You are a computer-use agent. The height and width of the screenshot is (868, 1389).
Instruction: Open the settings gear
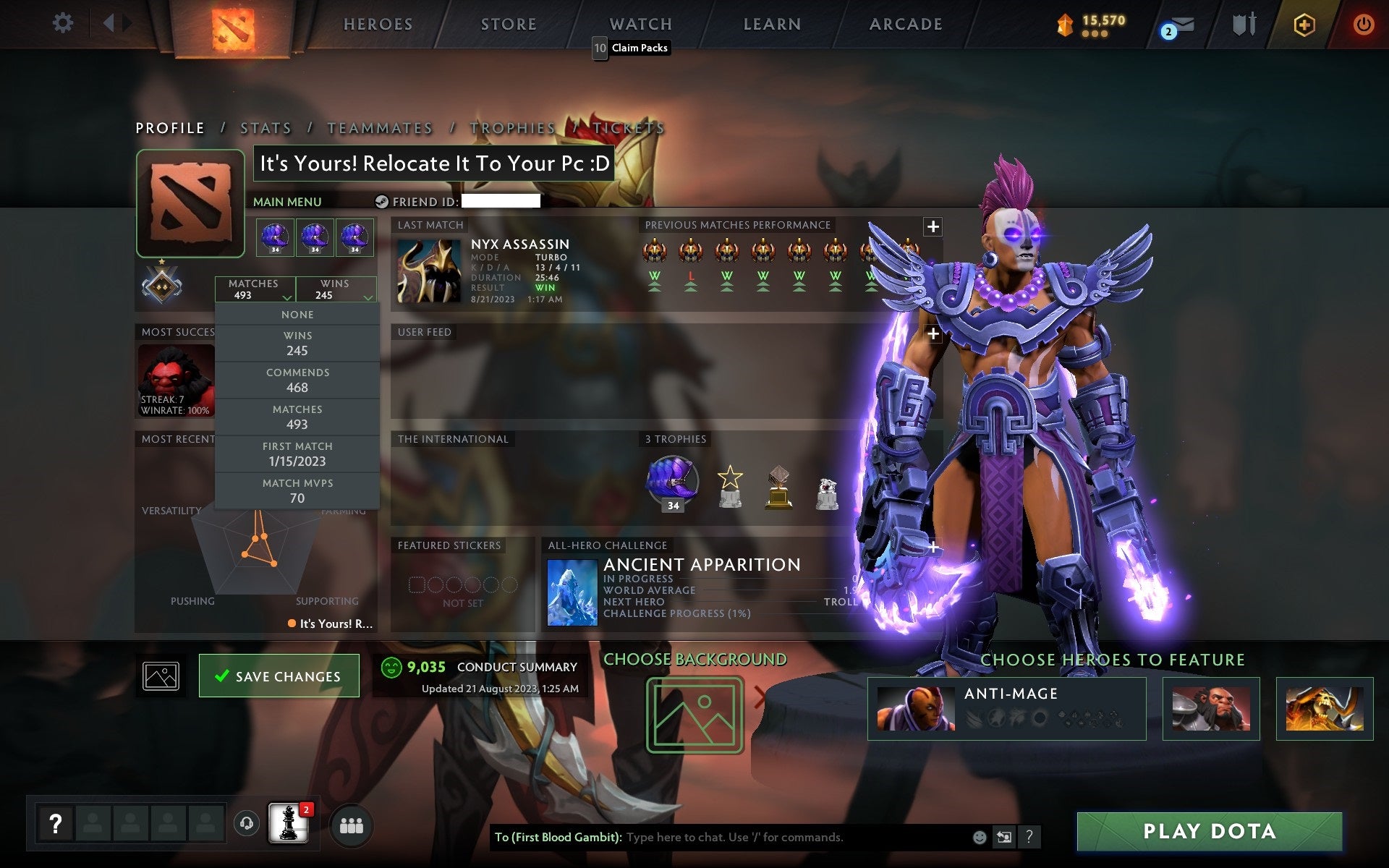(64, 23)
